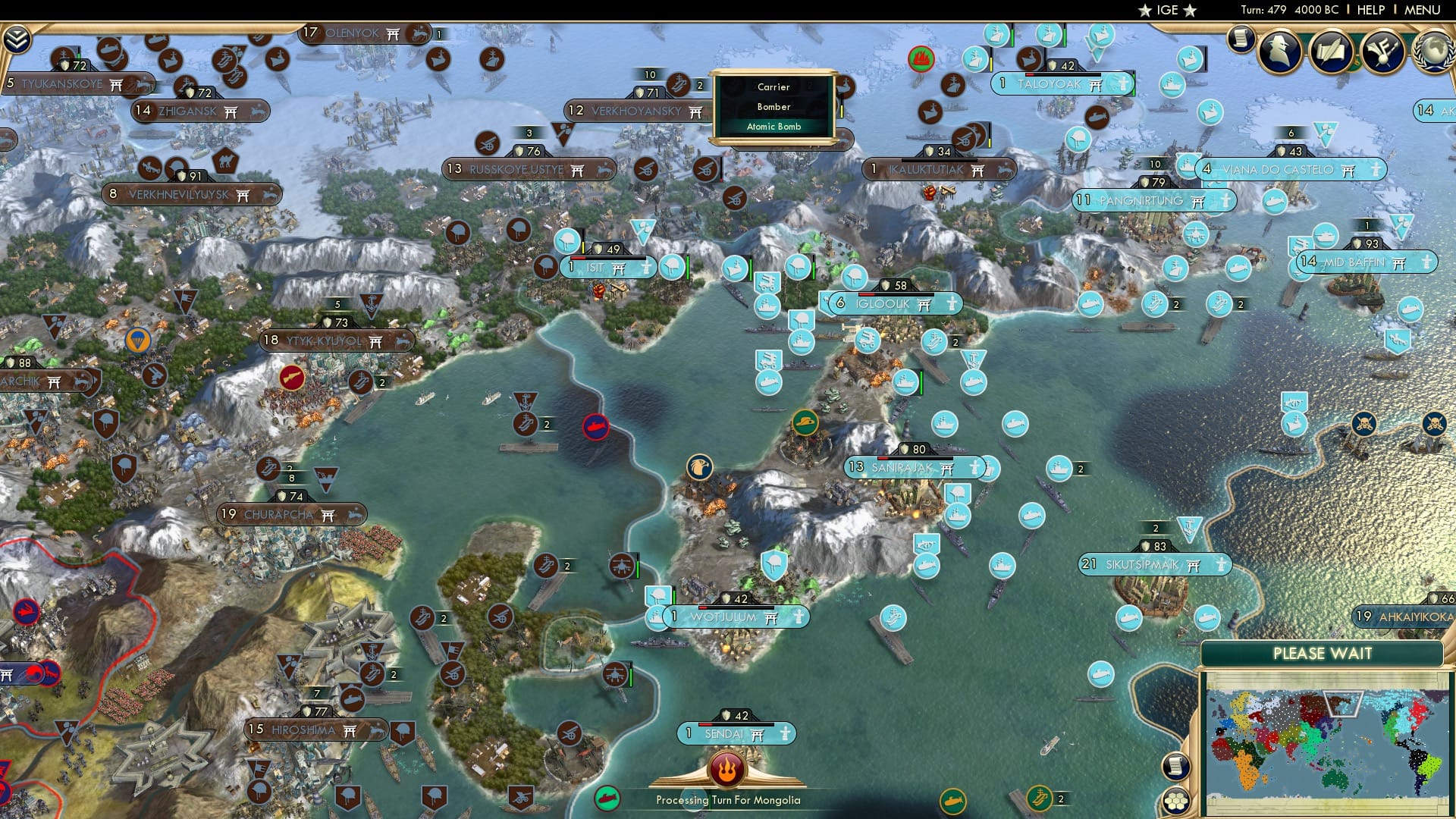Select the eagle unit flag near Sanirajak

tap(701, 466)
